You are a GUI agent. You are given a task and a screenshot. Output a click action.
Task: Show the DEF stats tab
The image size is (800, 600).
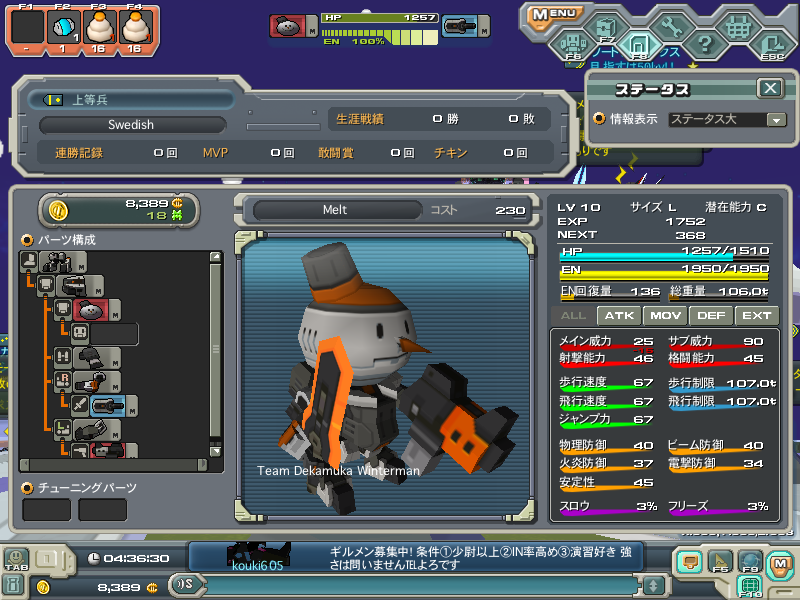(711, 315)
